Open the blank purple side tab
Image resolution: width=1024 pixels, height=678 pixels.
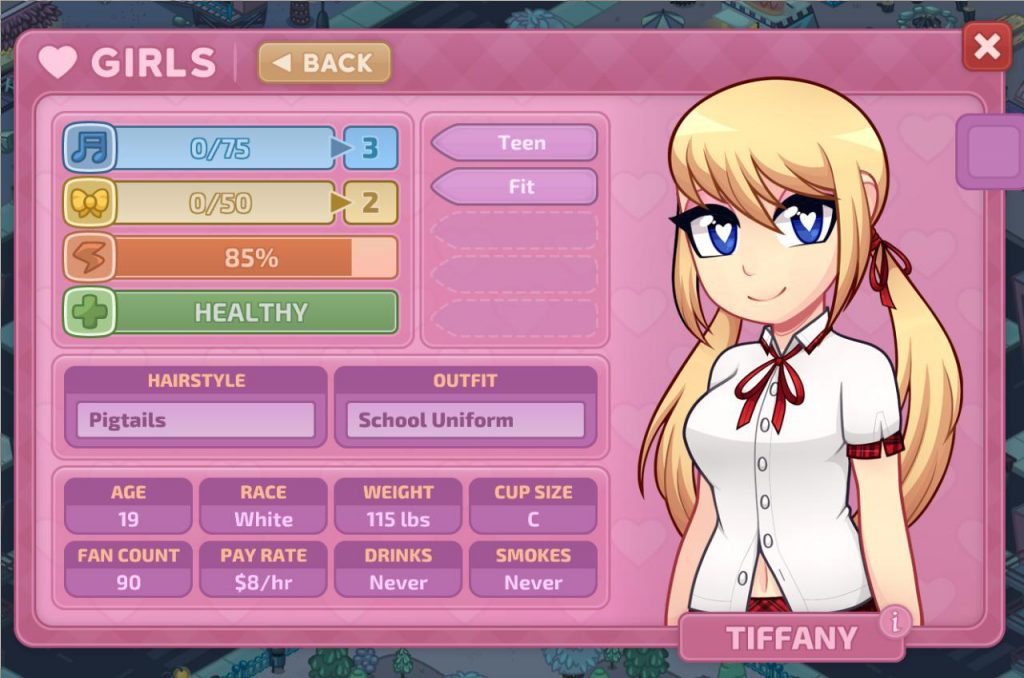tap(990, 151)
